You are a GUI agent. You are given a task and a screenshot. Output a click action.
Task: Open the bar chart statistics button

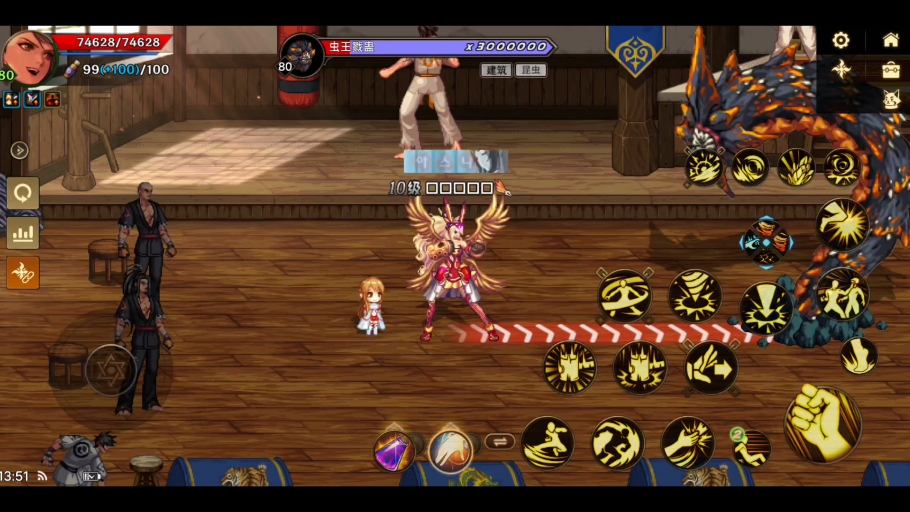(23, 233)
